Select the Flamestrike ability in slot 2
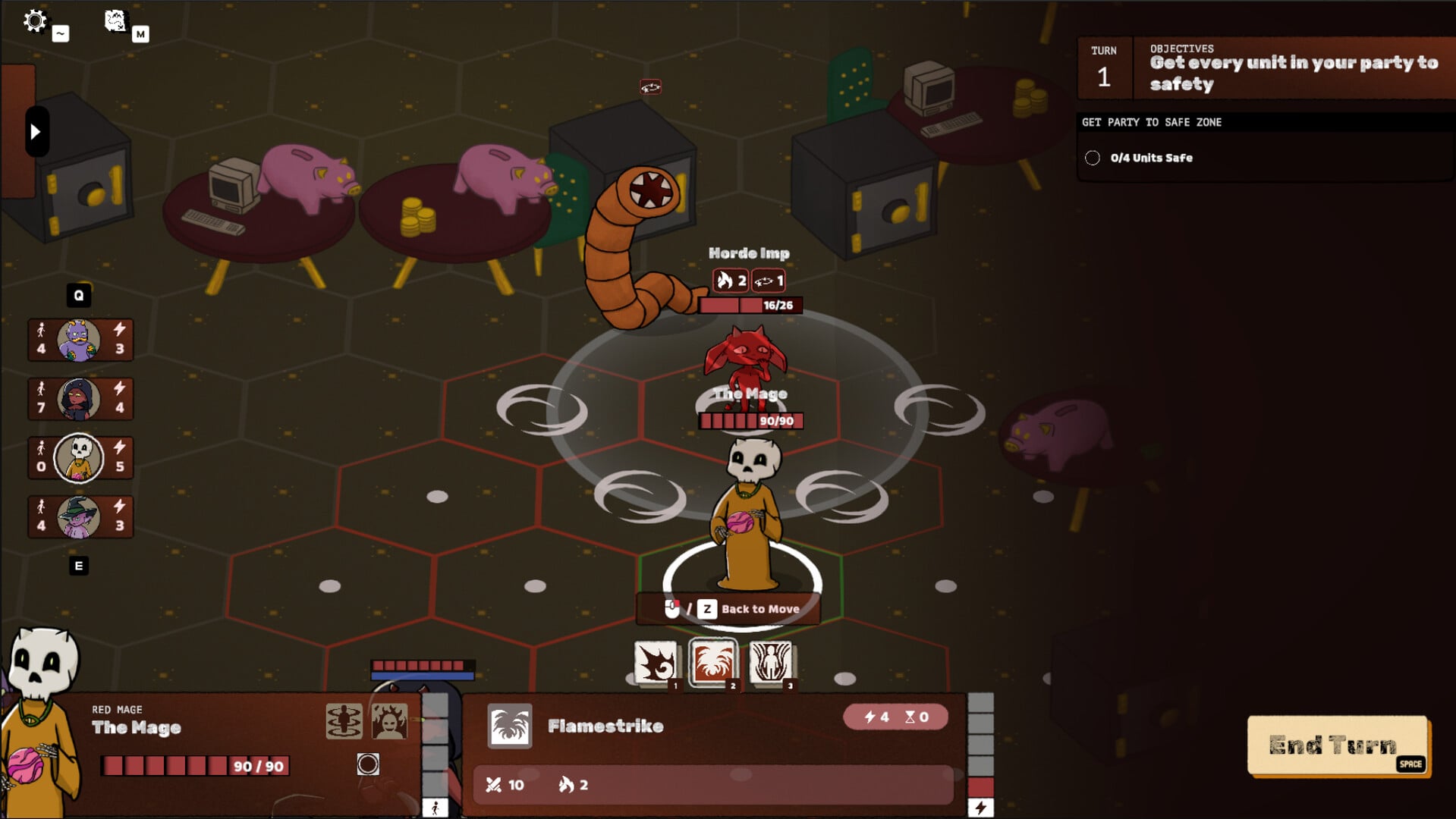 (712, 663)
